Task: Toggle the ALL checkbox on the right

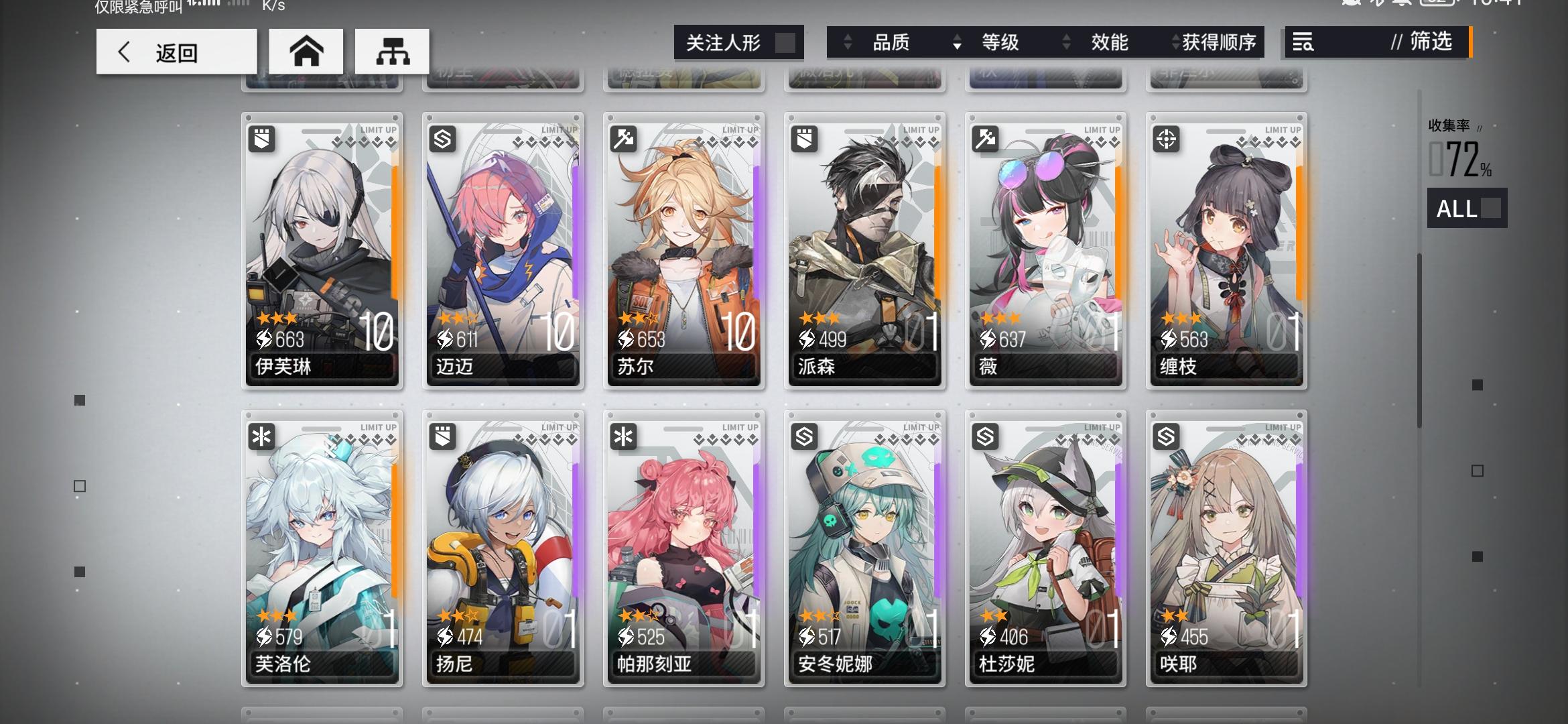Action: [x=1467, y=209]
